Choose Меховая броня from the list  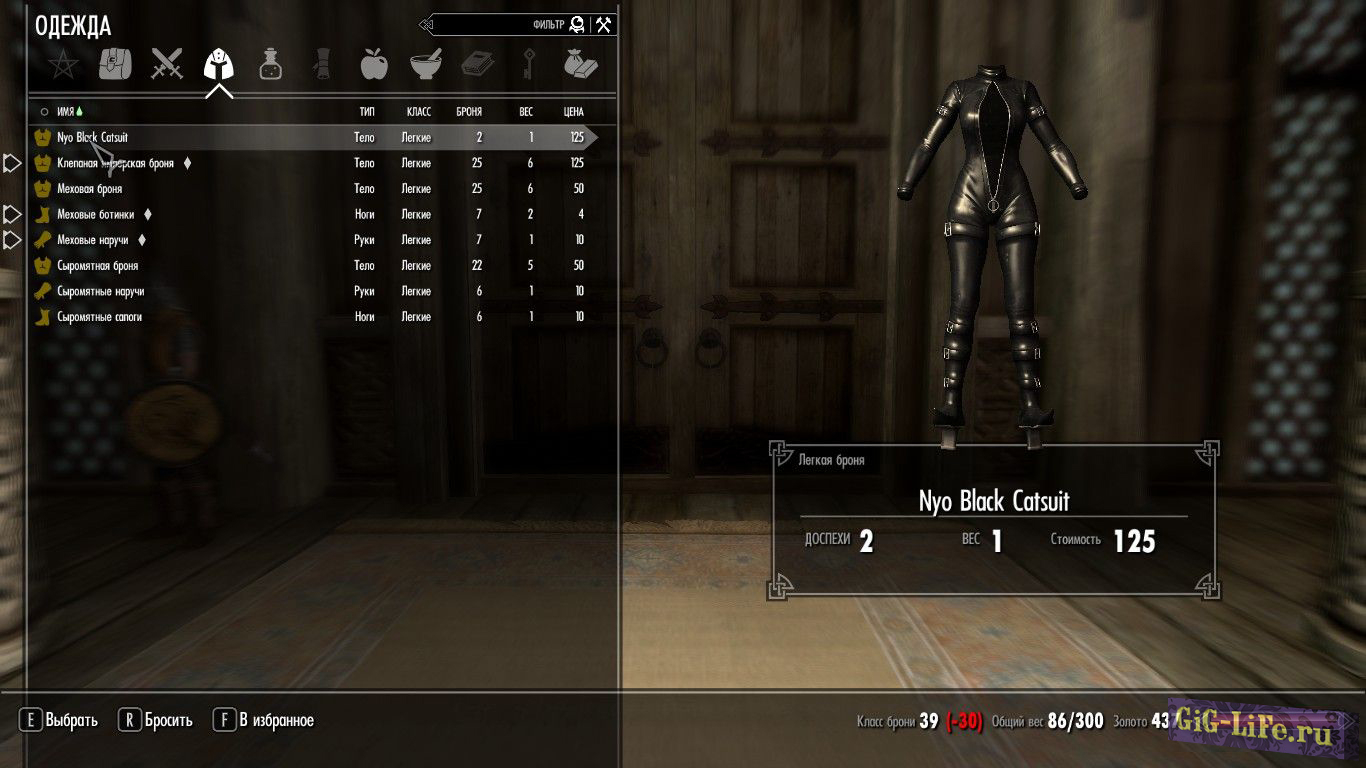(x=90, y=189)
